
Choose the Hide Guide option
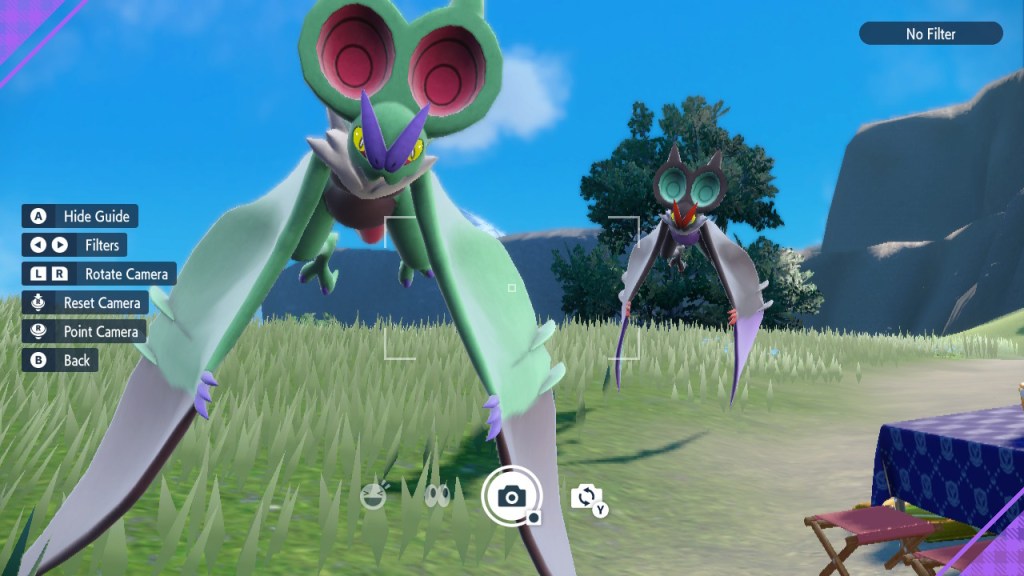click(x=80, y=216)
